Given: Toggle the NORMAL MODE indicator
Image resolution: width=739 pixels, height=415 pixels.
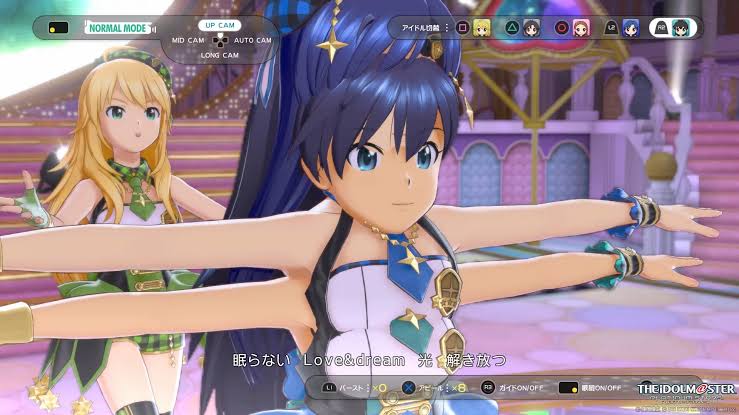Looking at the screenshot, I should [x=120, y=28].
